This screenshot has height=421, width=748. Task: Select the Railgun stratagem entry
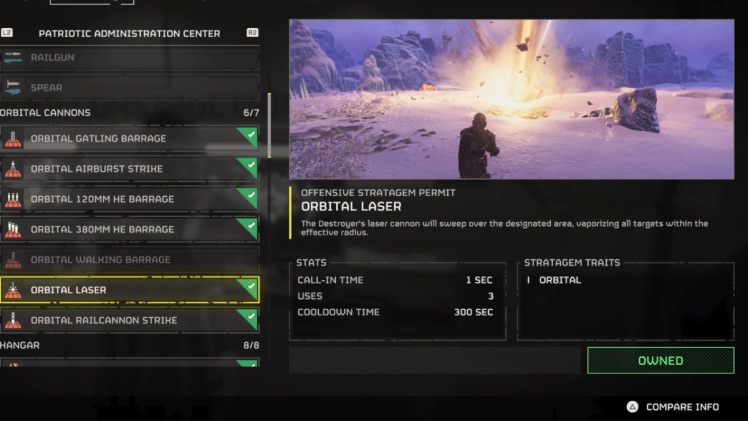coord(130,58)
